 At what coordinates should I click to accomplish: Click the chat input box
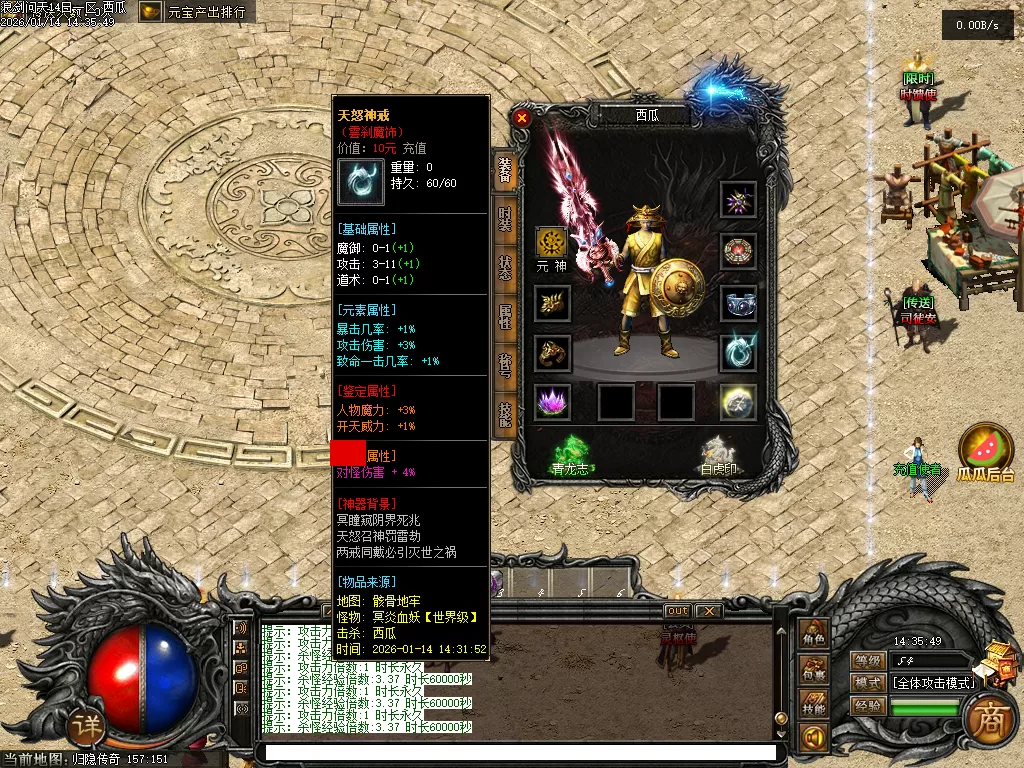coord(515,752)
